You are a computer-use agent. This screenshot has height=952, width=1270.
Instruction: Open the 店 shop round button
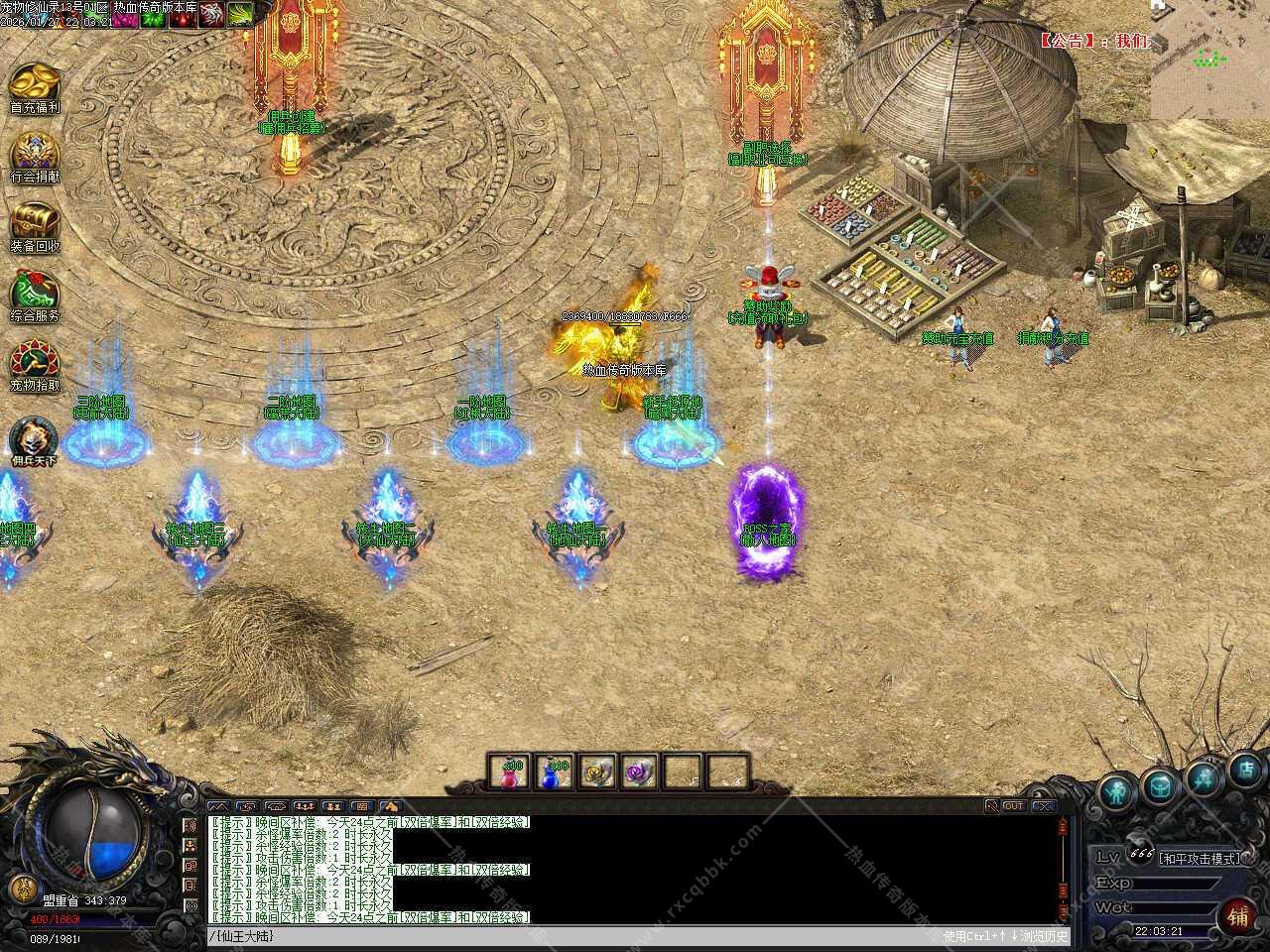click(x=1246, y=769)
